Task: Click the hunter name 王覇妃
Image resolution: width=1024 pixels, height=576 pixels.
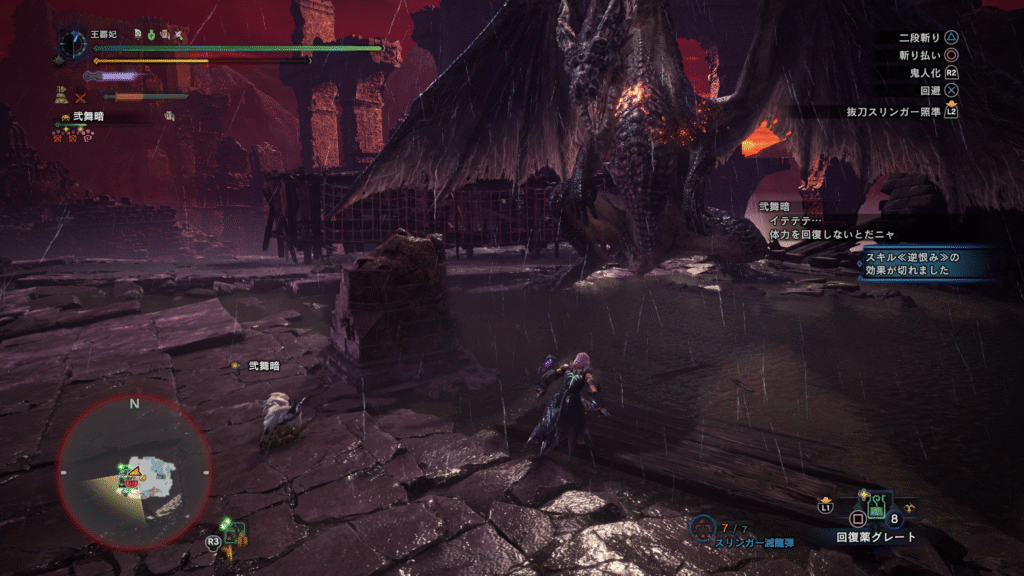Action: (x=104, y=34)
